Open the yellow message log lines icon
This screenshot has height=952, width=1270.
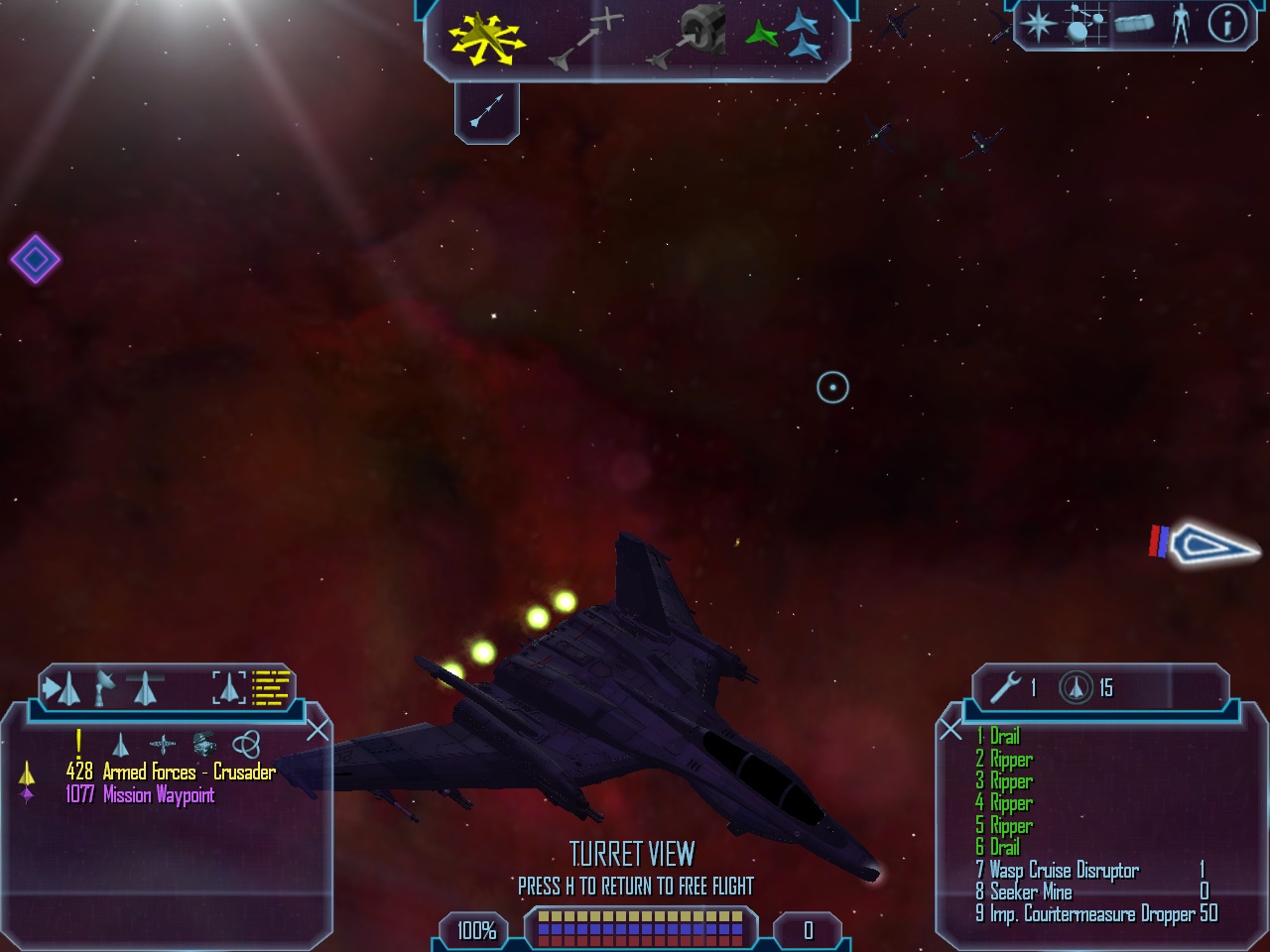[270, 686]
